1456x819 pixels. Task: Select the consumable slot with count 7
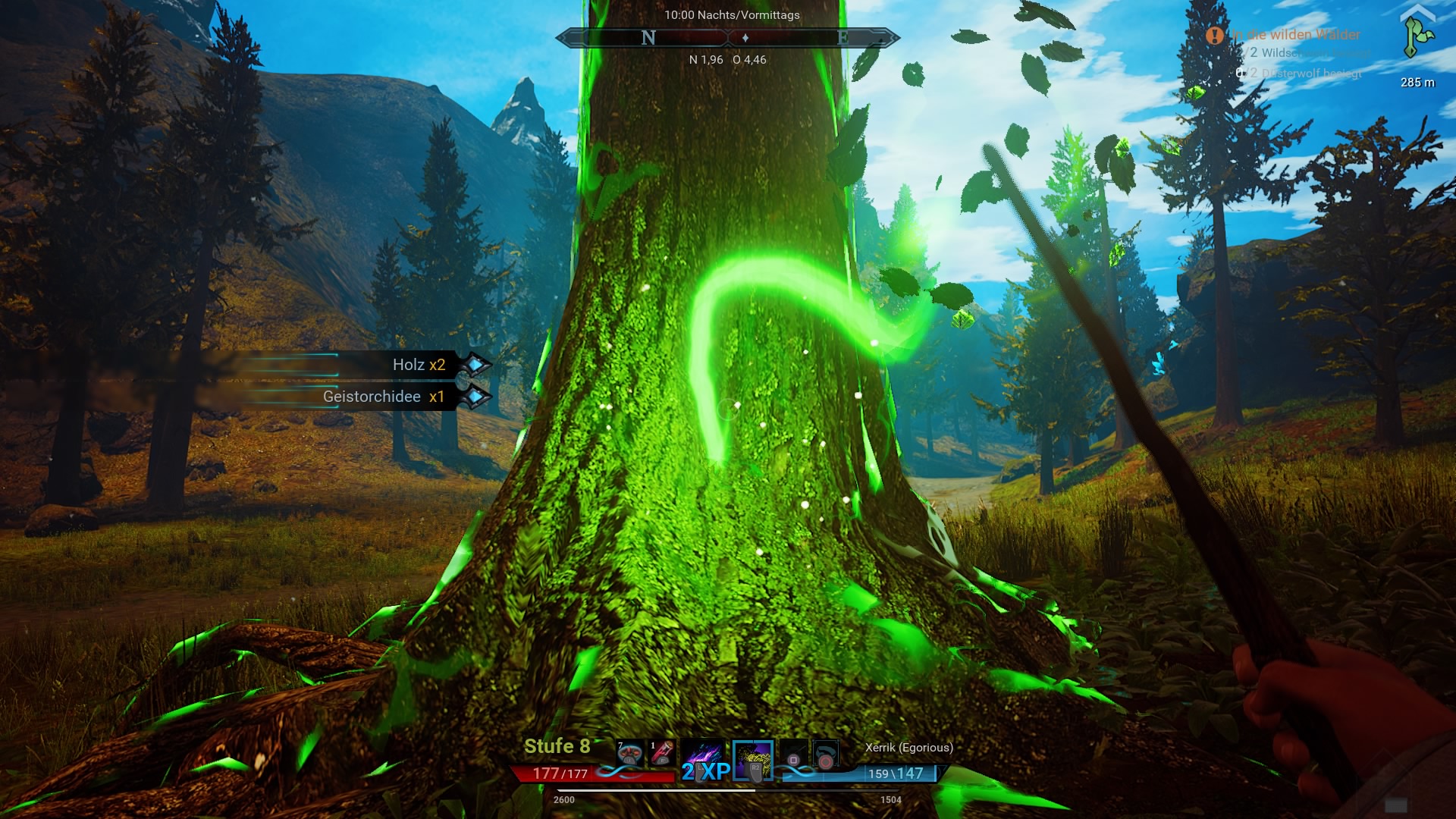629,753
